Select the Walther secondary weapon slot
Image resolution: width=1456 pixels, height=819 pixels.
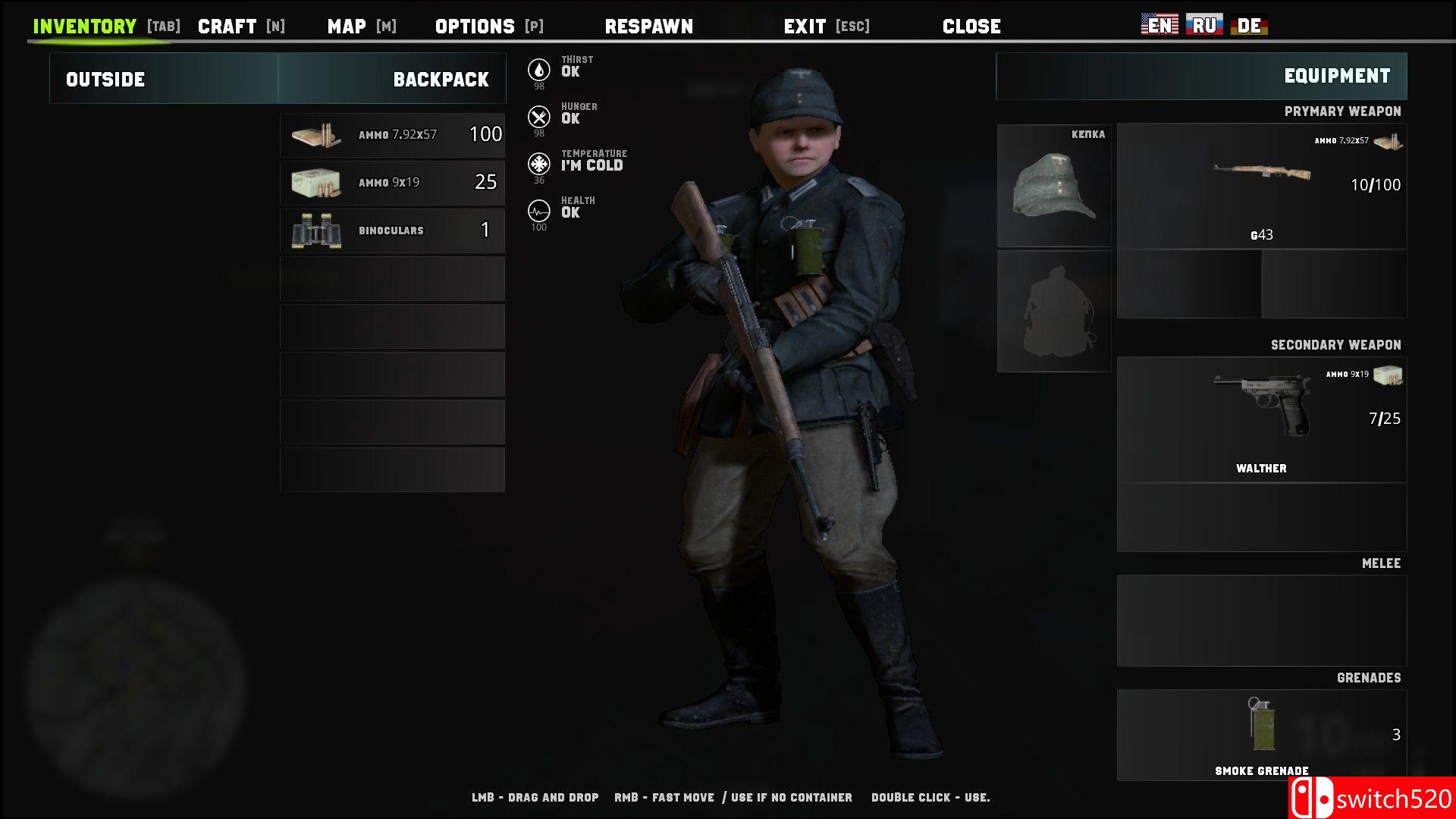1261,419
